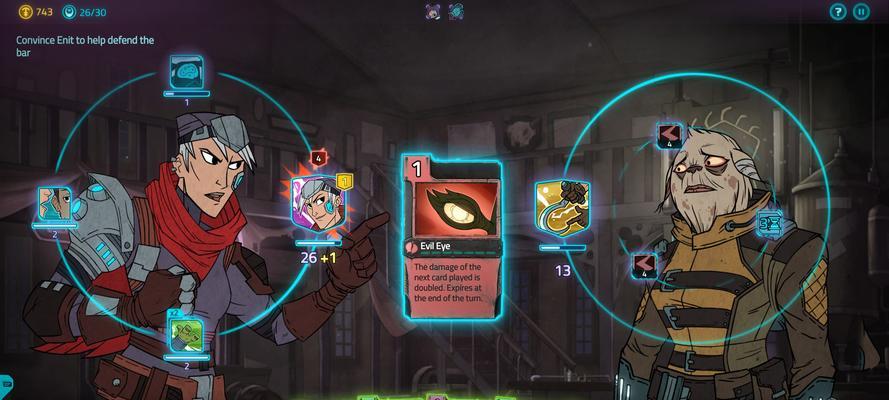Viewport: 889px width, 400px height.
Task: Inspect the face portrait argument on left
Action: (x=55, y=204)
